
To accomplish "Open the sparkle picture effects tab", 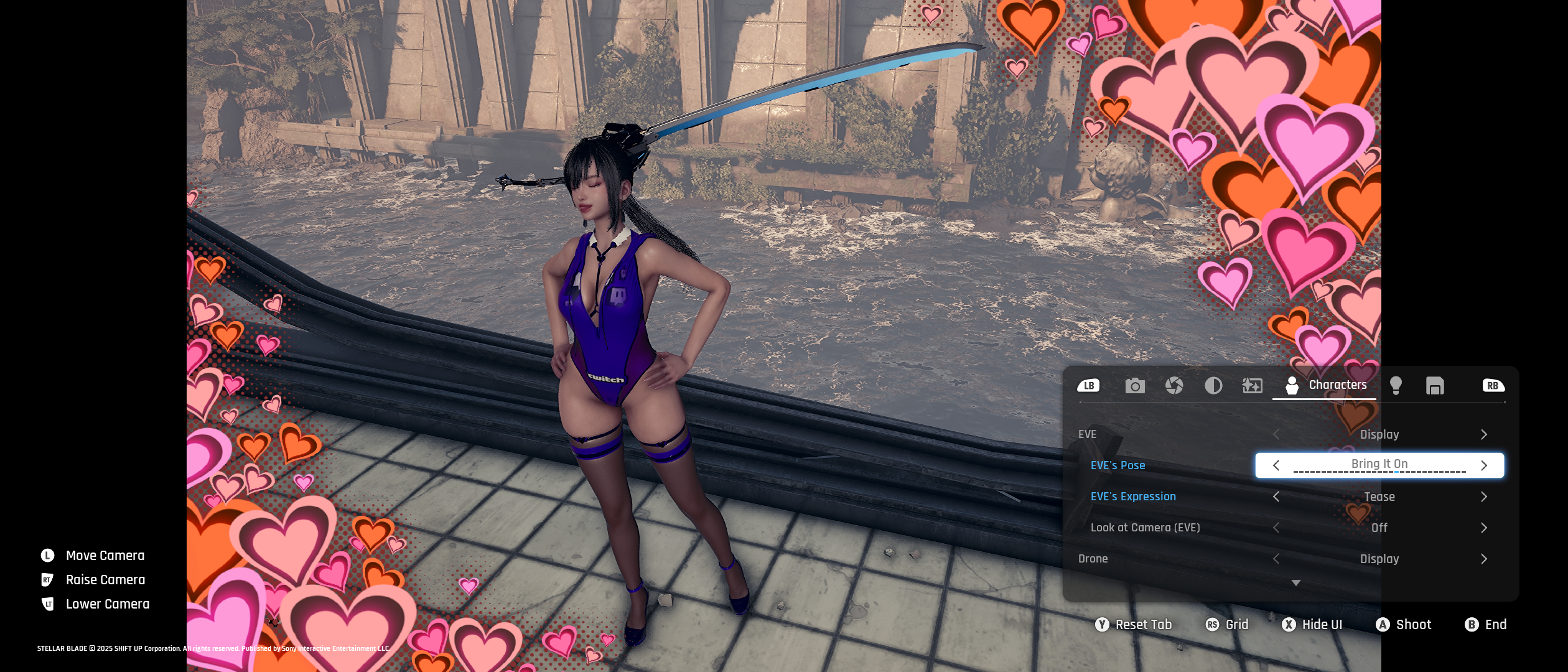I will click(x=1252, y=386).
